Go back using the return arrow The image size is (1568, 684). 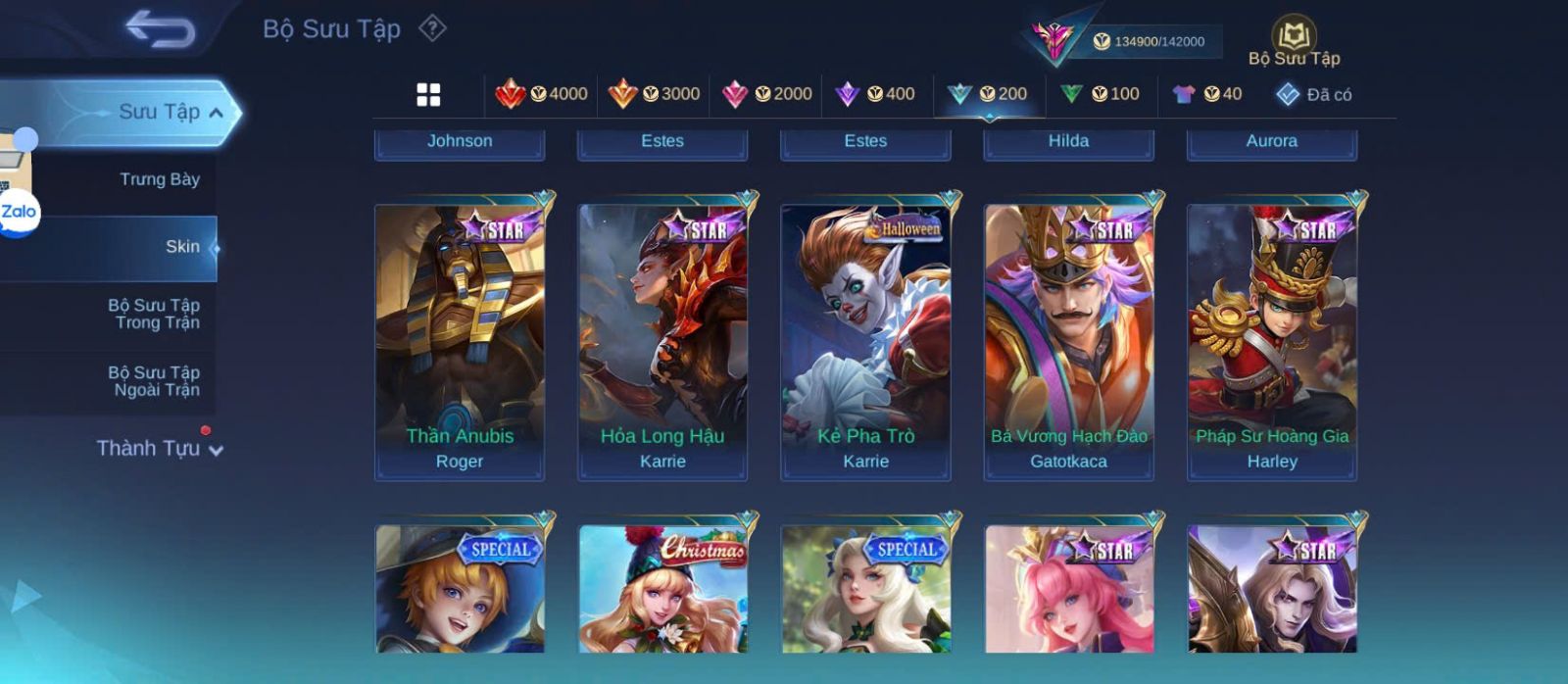pos(160,30)
